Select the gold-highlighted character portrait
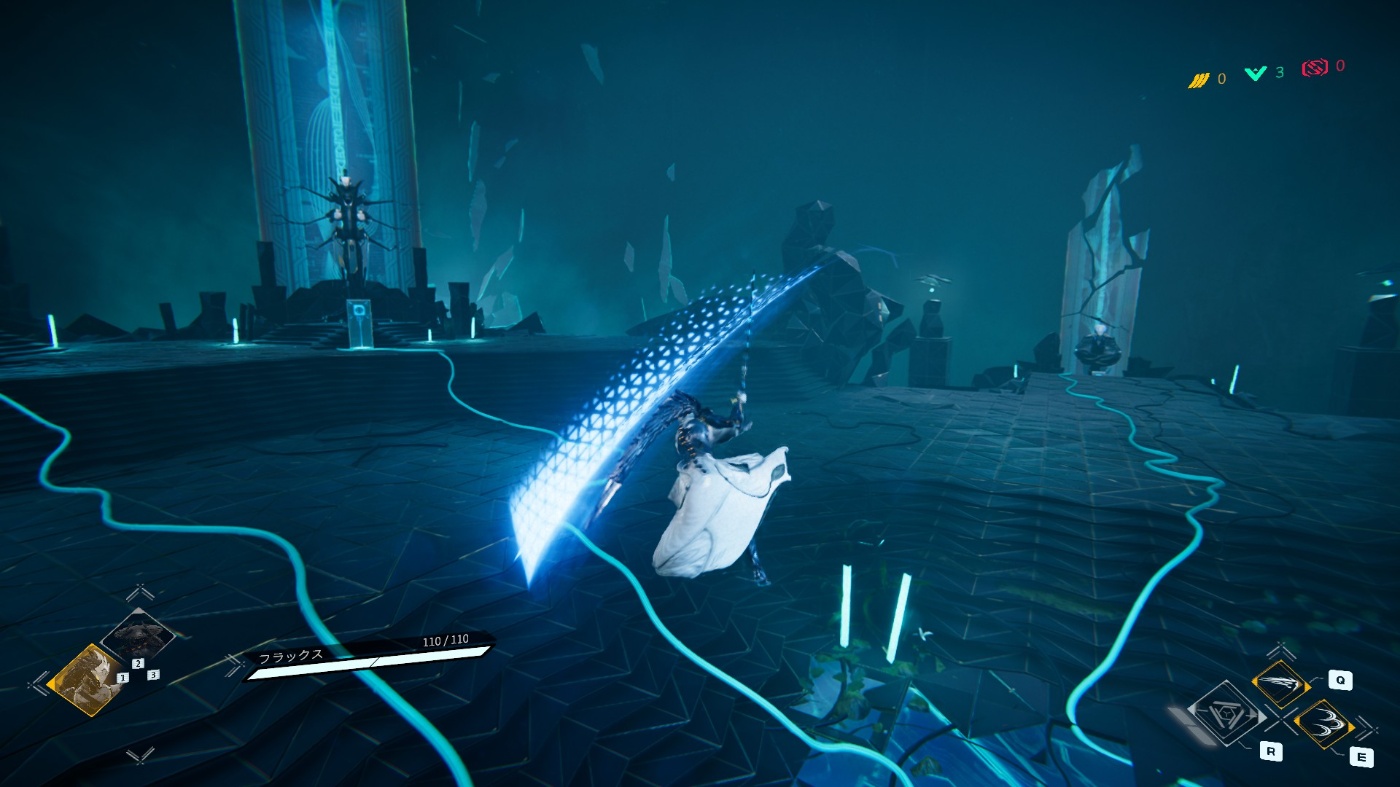Image resolution: width=1400 pixels, height=787 pixels. (87, 678)
